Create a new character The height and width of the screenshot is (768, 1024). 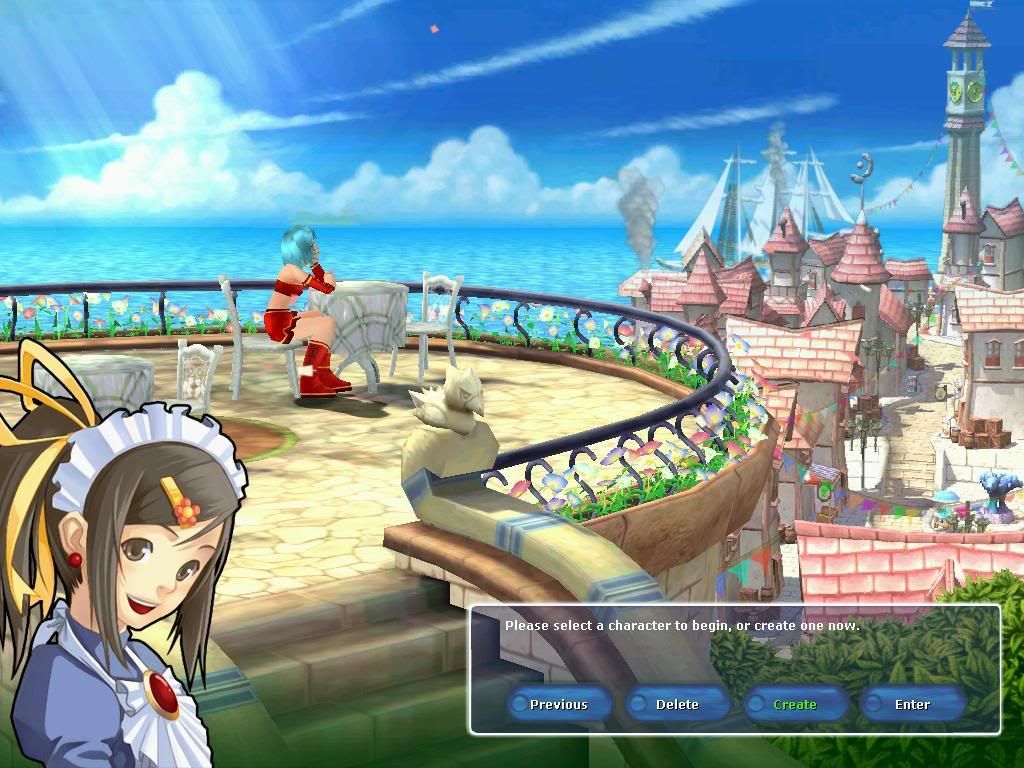[795, 704]
